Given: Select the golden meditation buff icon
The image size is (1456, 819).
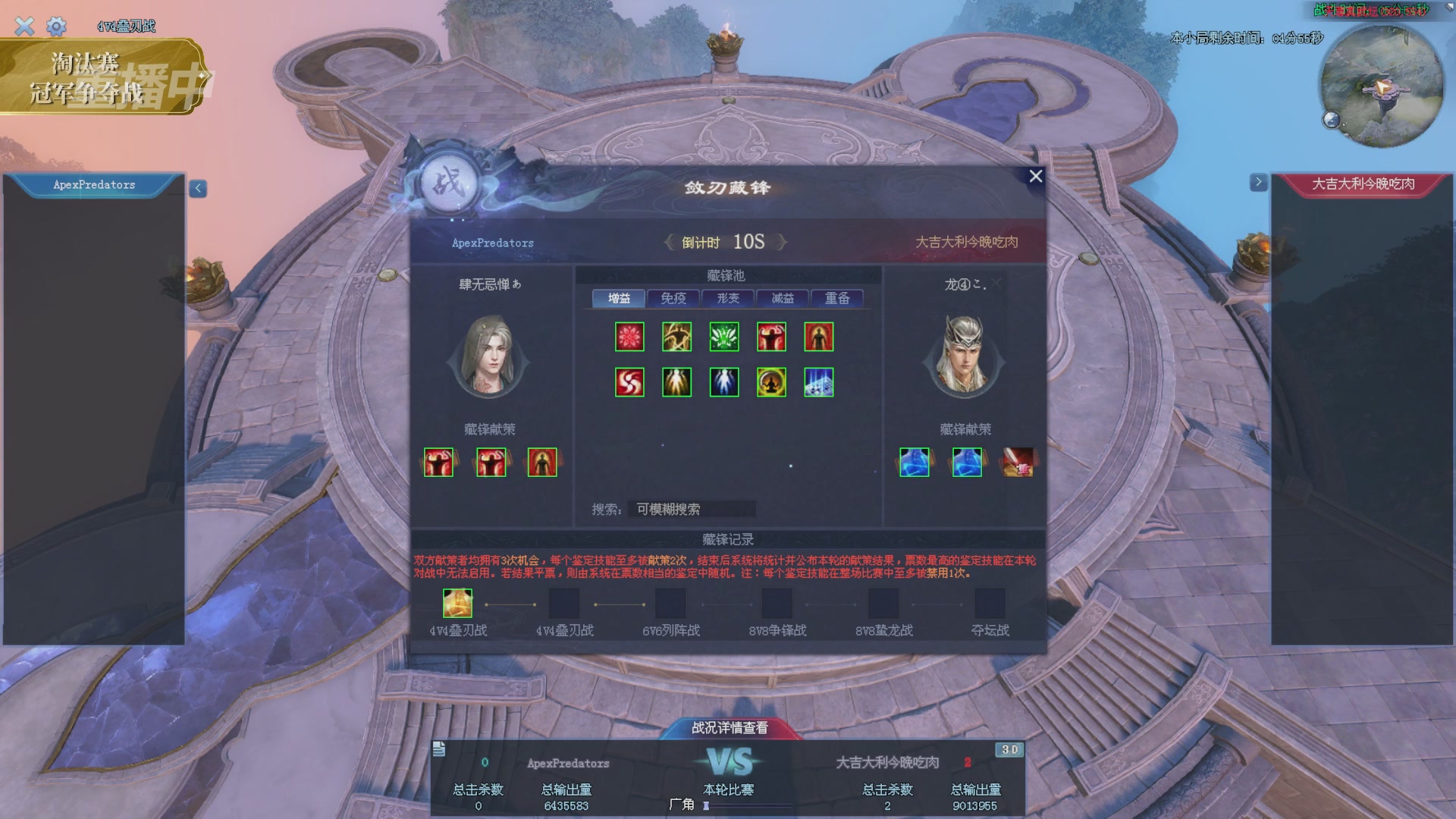Looking at the screenshot, I should pyautogui.click(x=771, y=382).
